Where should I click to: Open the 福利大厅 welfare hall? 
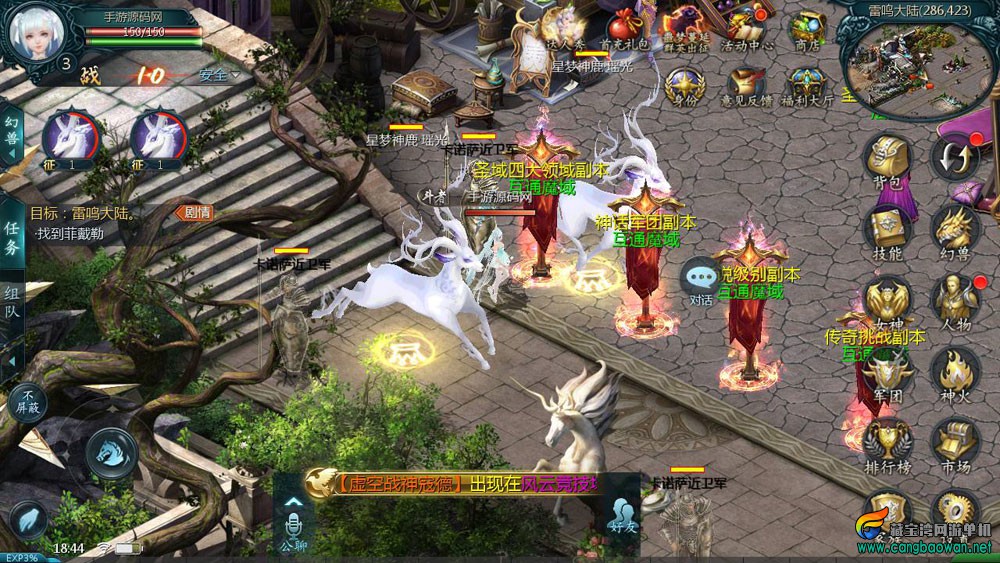pos(806,86)
